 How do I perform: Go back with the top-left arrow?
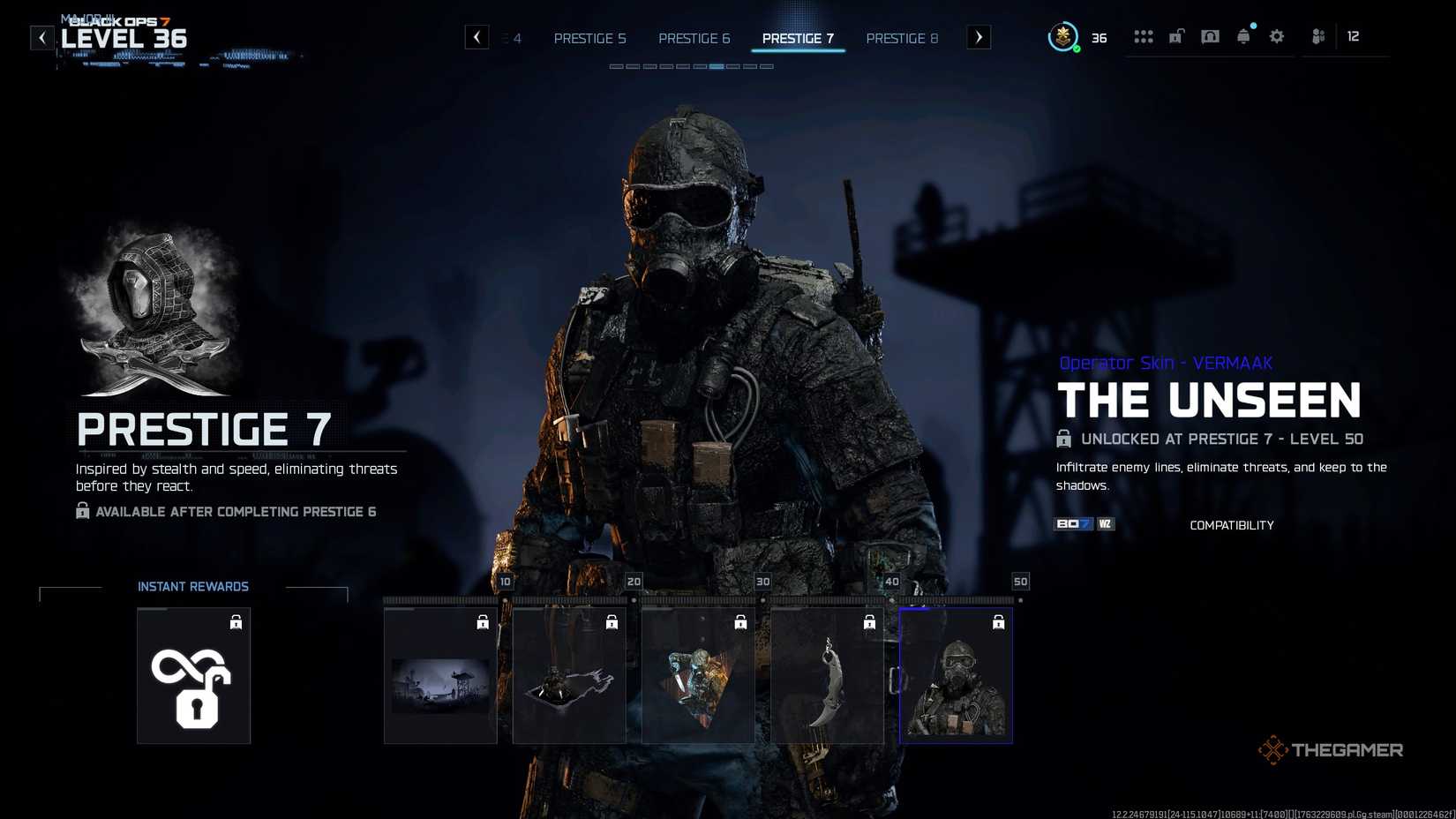41,37
